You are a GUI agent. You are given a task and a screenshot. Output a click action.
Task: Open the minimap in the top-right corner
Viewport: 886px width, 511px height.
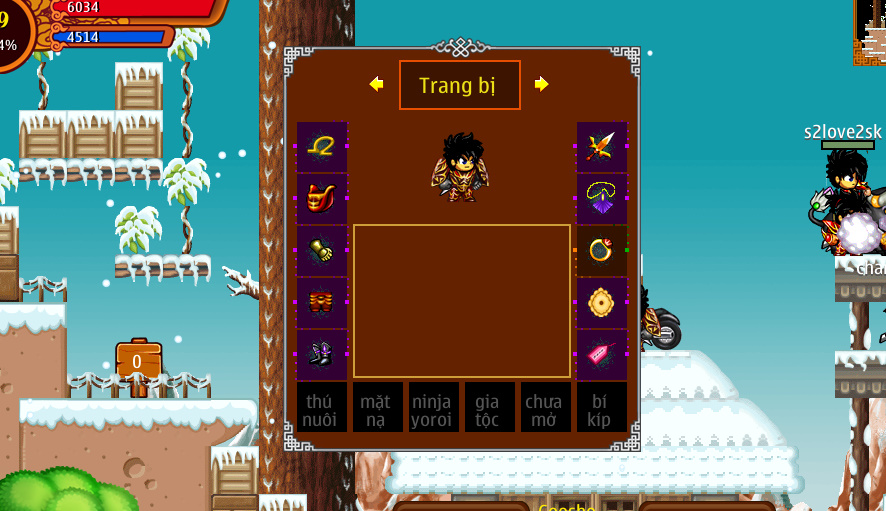pos(869,32)
